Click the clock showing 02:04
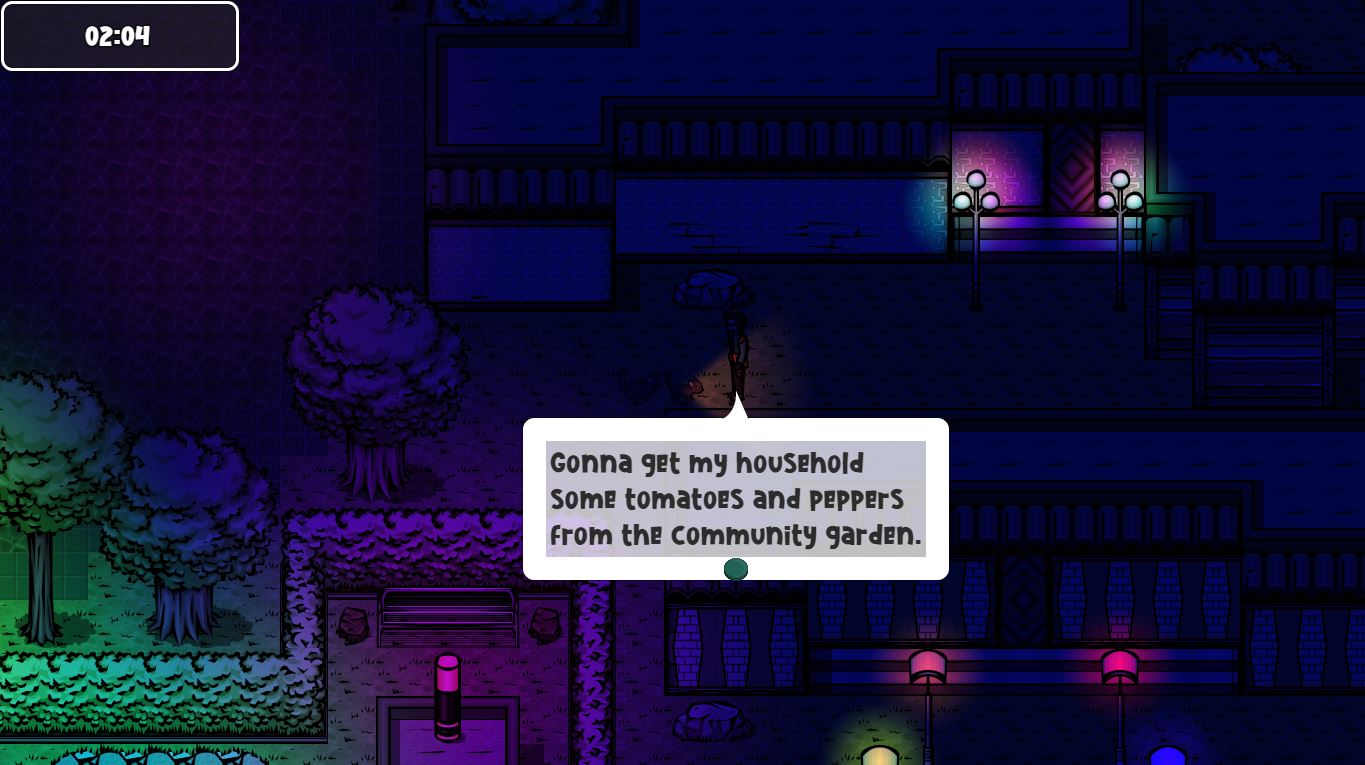 [x=119, y=35]
